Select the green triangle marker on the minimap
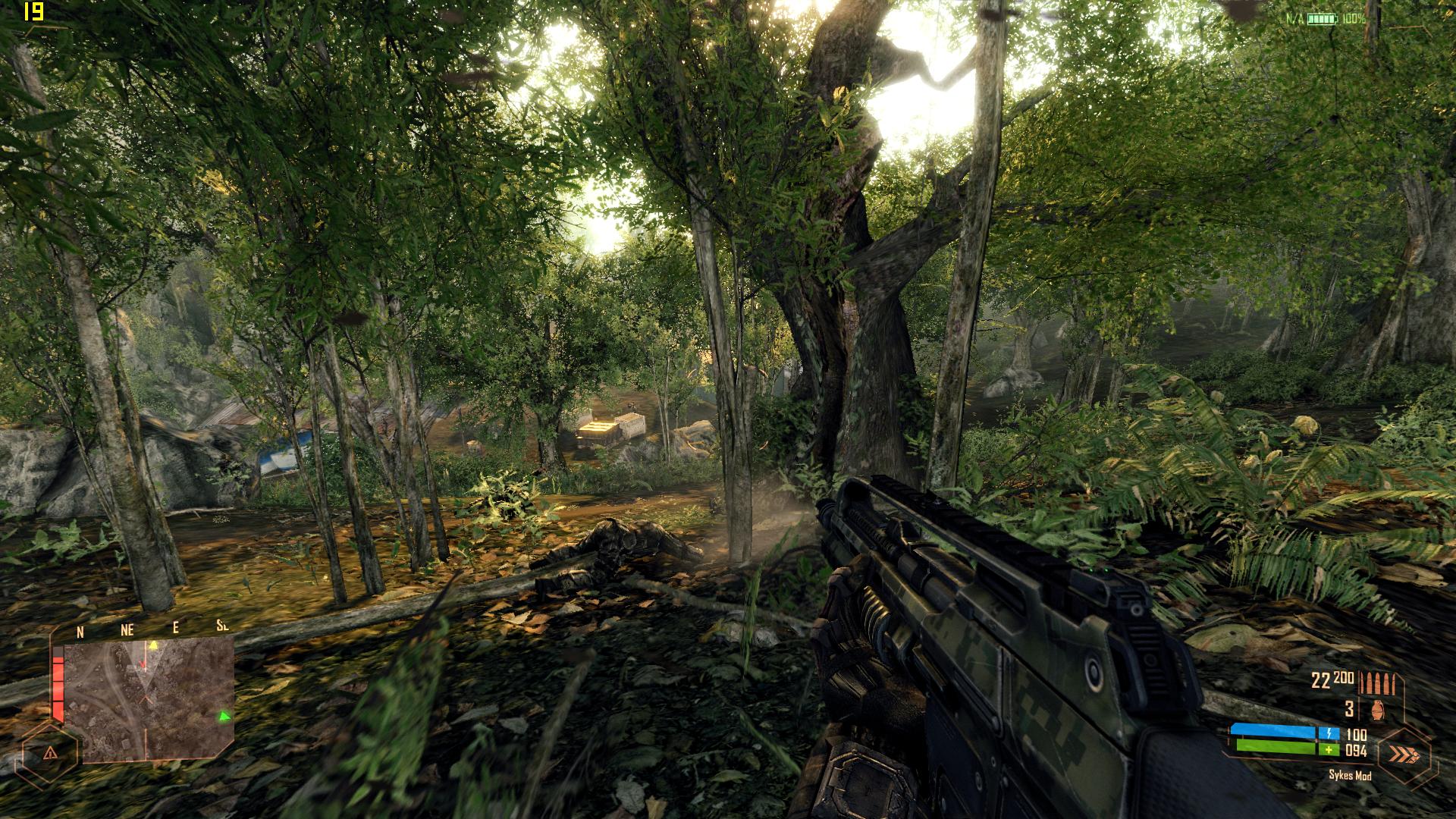Image resolution: width=1456 pixels, height=819 pixels. pos(224,715)
